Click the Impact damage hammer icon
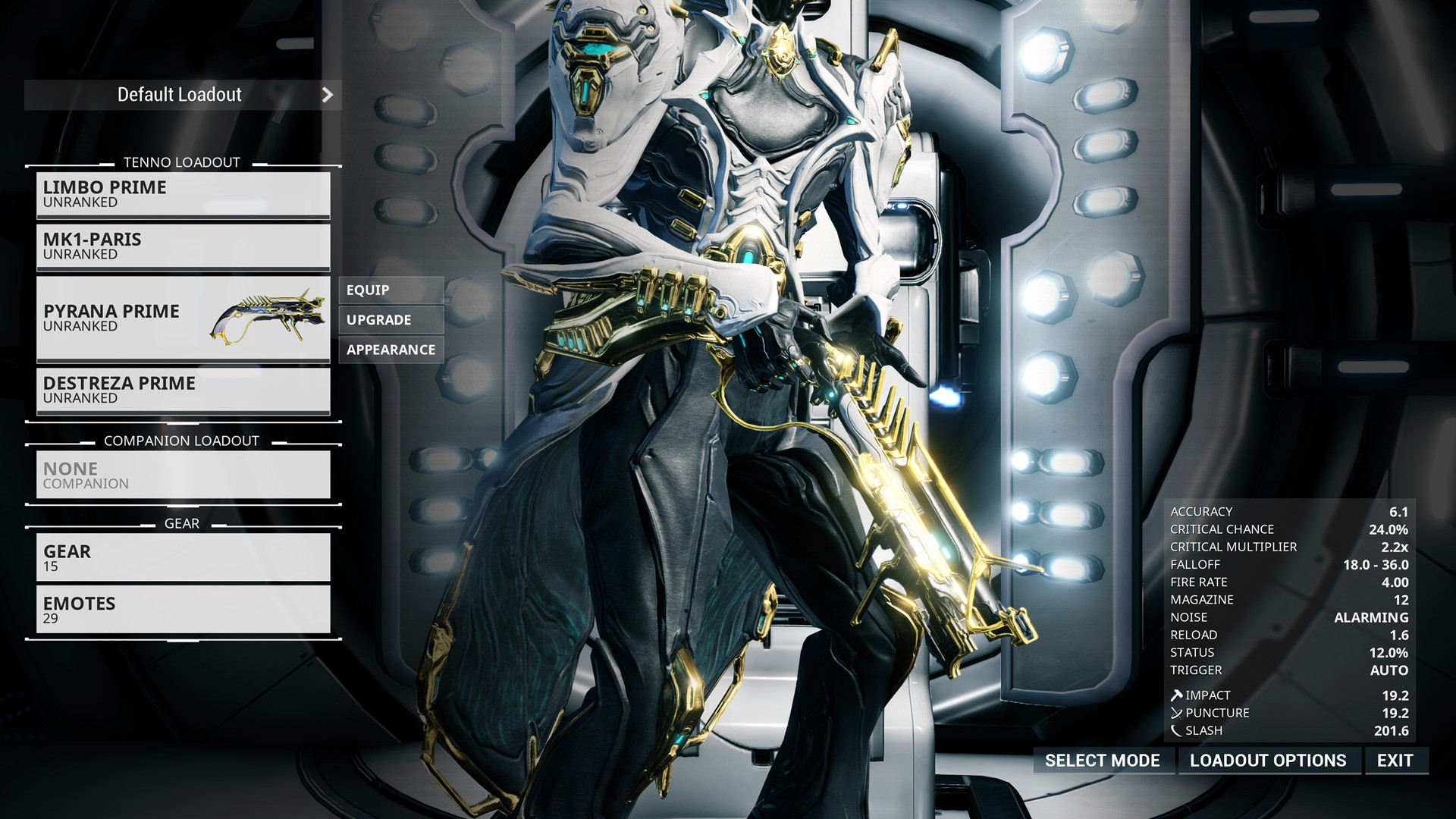This screenshot has width=1456, height=819. click(1176, 695)
